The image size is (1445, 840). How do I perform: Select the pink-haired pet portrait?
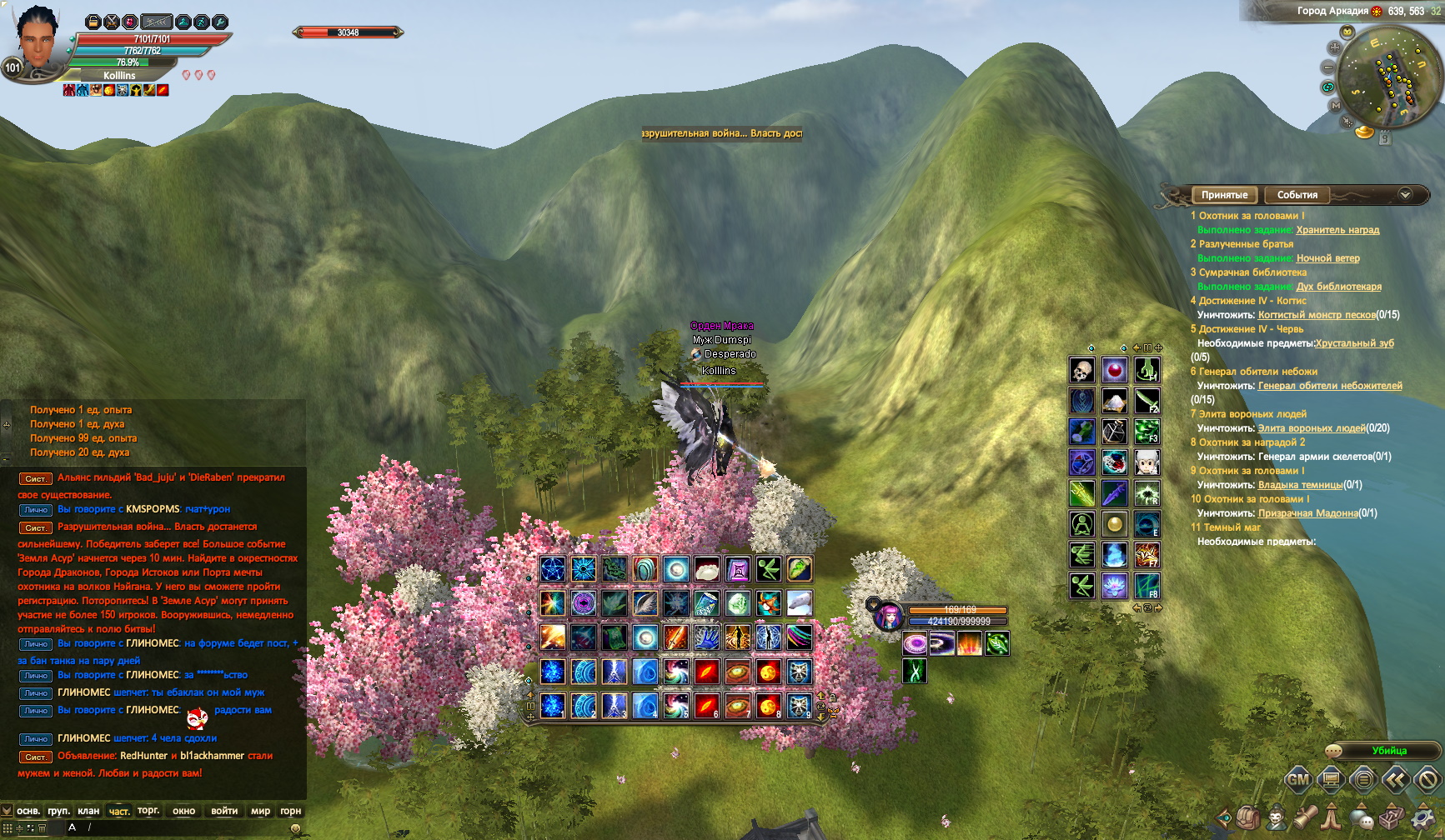click(887, 617)
